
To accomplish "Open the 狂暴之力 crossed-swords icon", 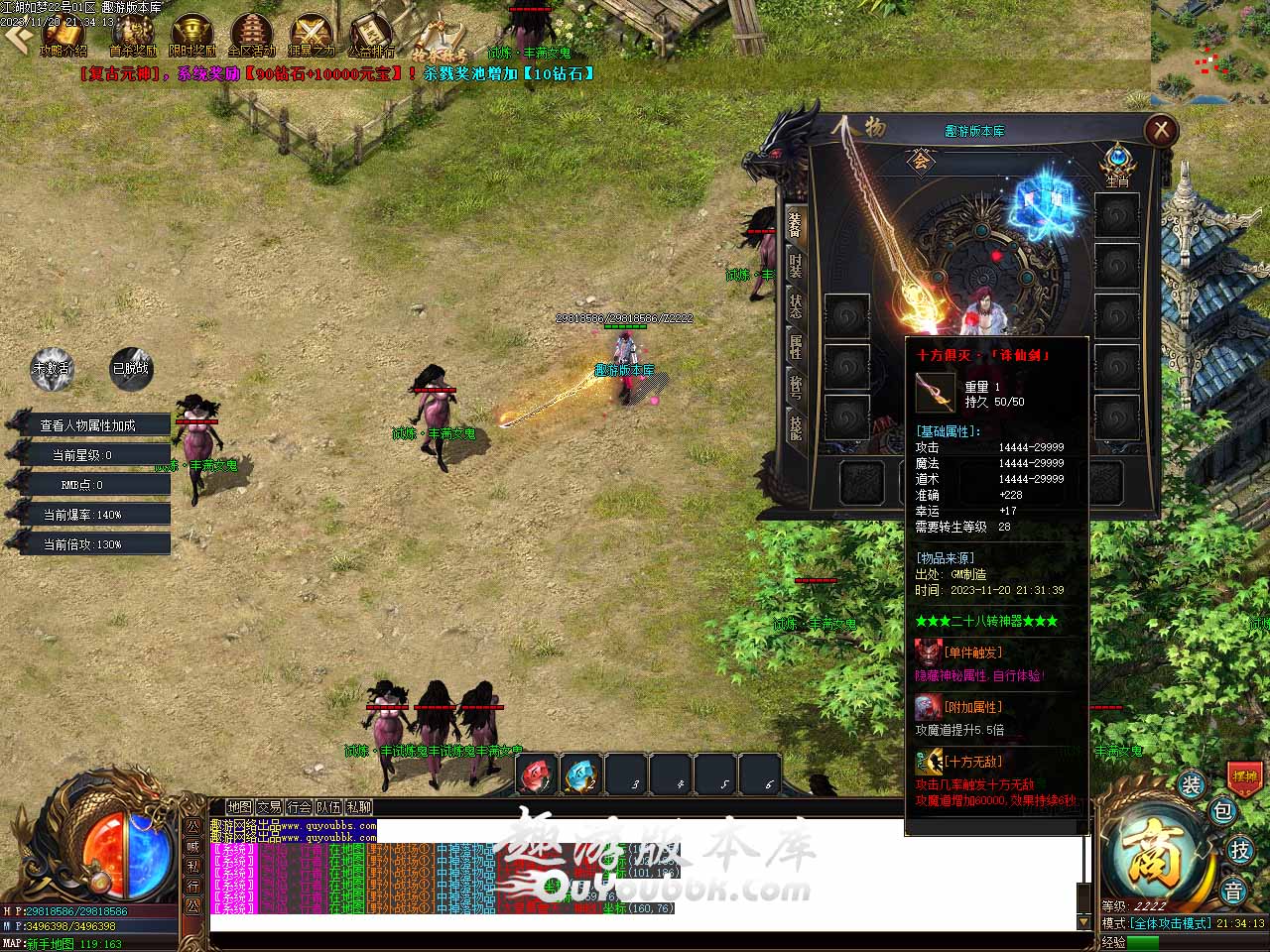I will pos(311,35).
